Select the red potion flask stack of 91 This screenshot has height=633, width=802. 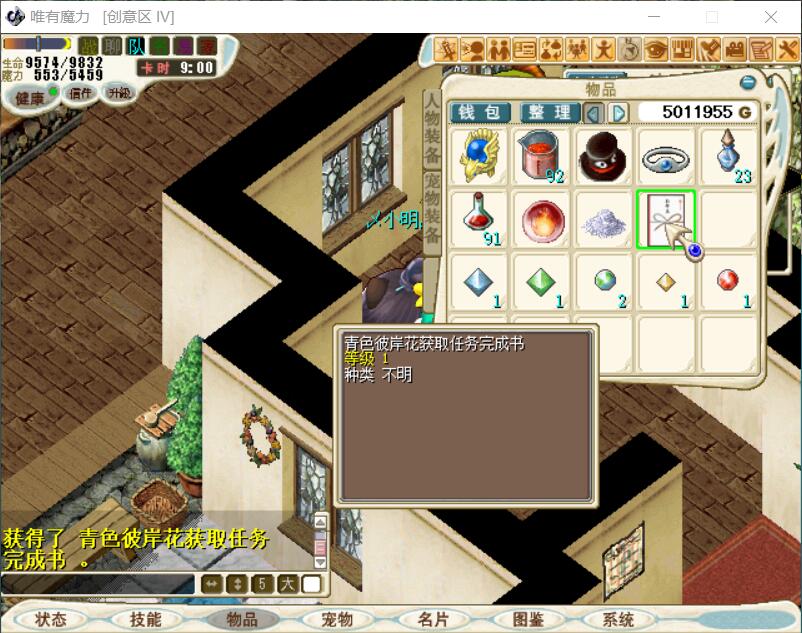479,218
